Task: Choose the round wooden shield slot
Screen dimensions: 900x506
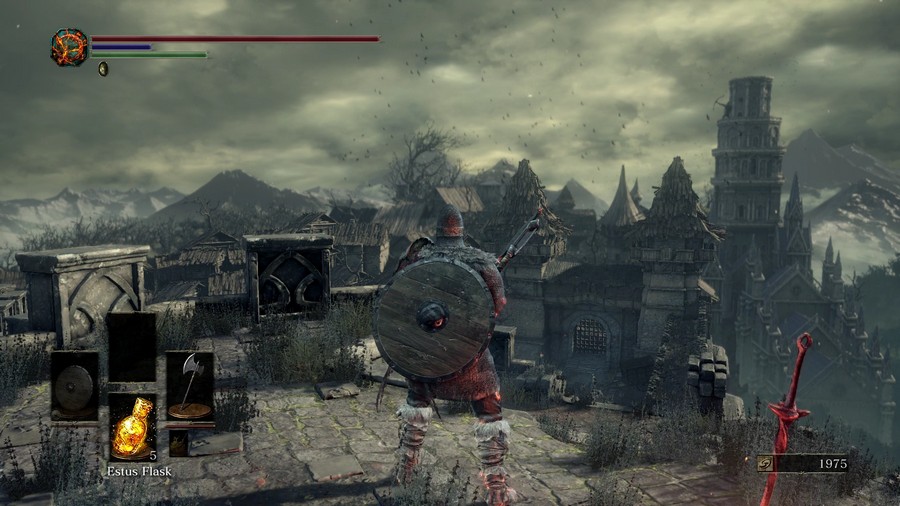Action: tap(75, 386)
